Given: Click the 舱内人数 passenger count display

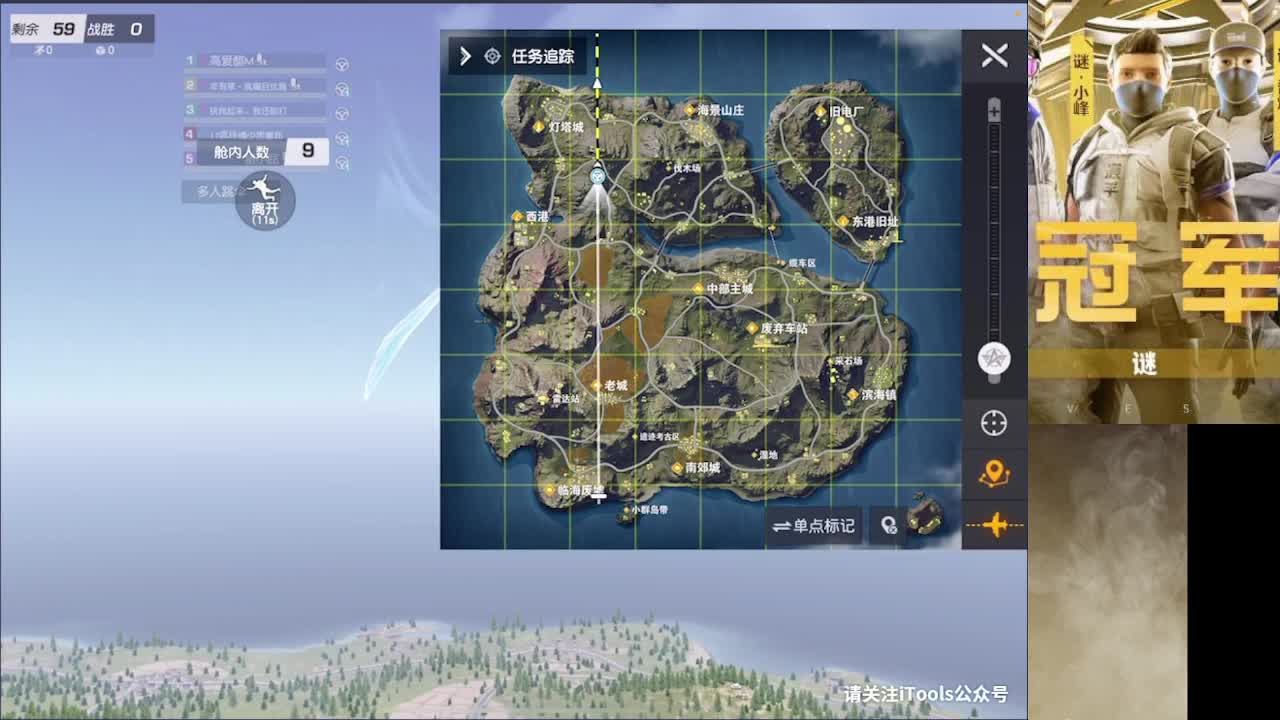Looking at the screenshot, I should 255,149.
